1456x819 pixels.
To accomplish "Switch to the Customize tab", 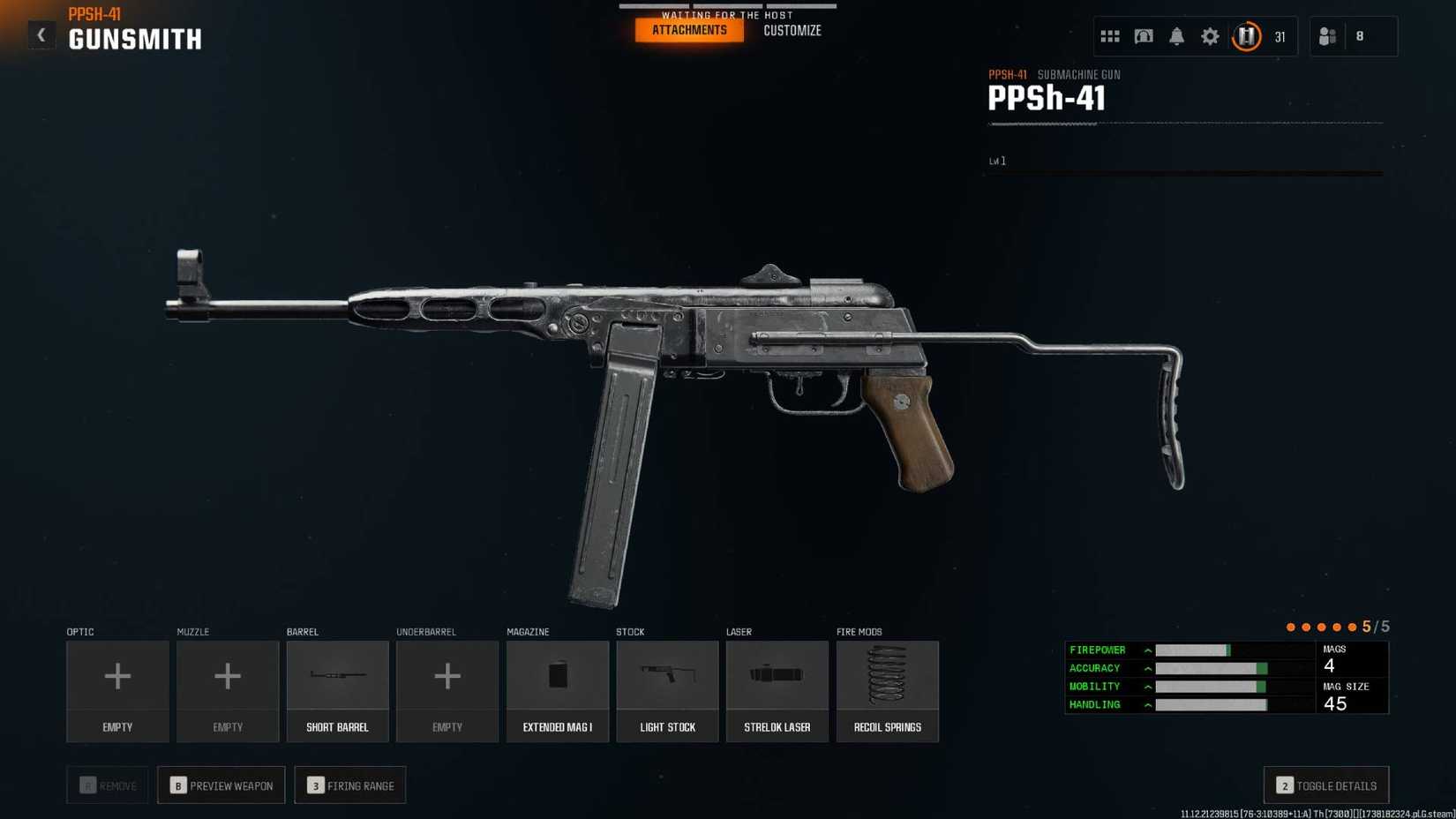I will pyautogui.click(x=792, y=29).
